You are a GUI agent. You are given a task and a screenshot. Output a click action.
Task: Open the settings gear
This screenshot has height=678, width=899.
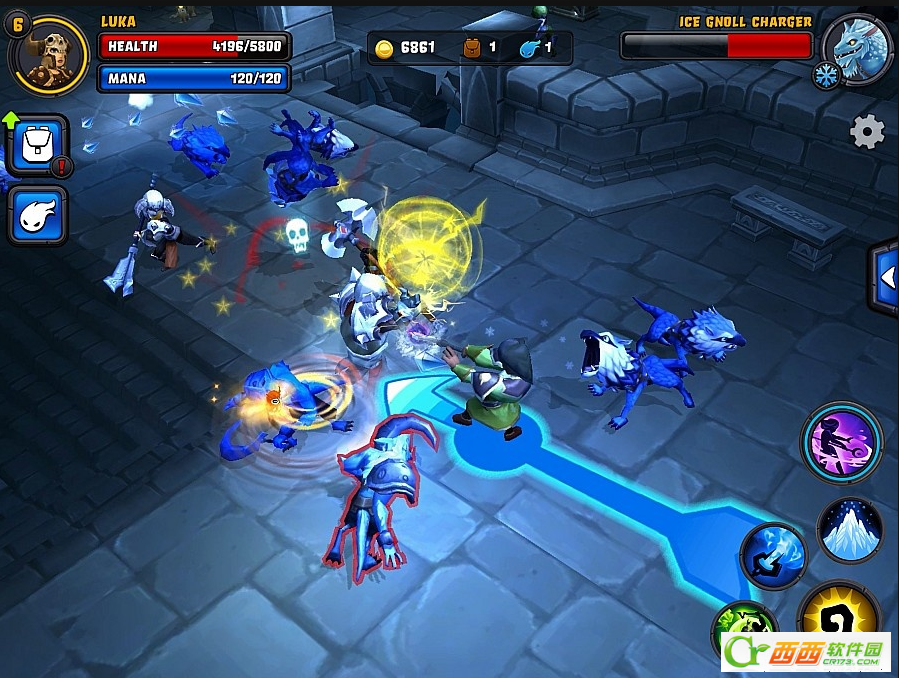point(867,132)
